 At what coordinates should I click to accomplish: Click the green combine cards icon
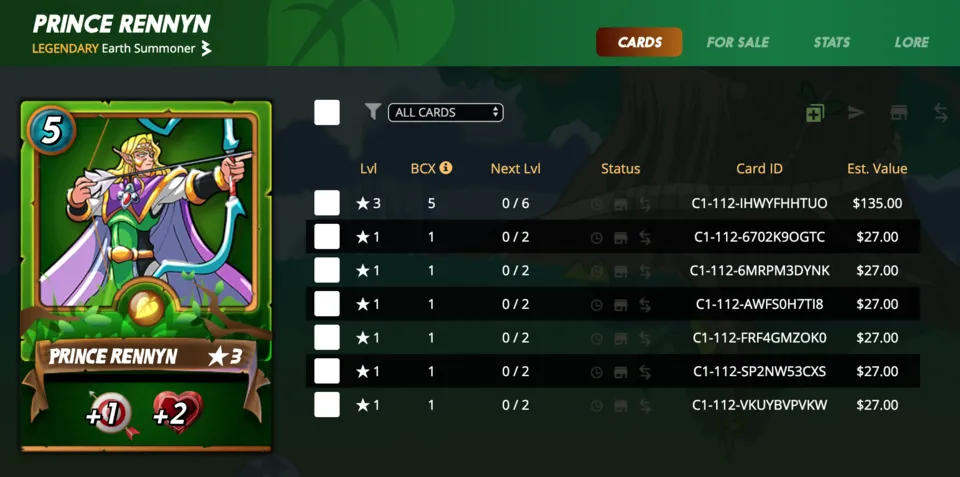click(815, 113)
